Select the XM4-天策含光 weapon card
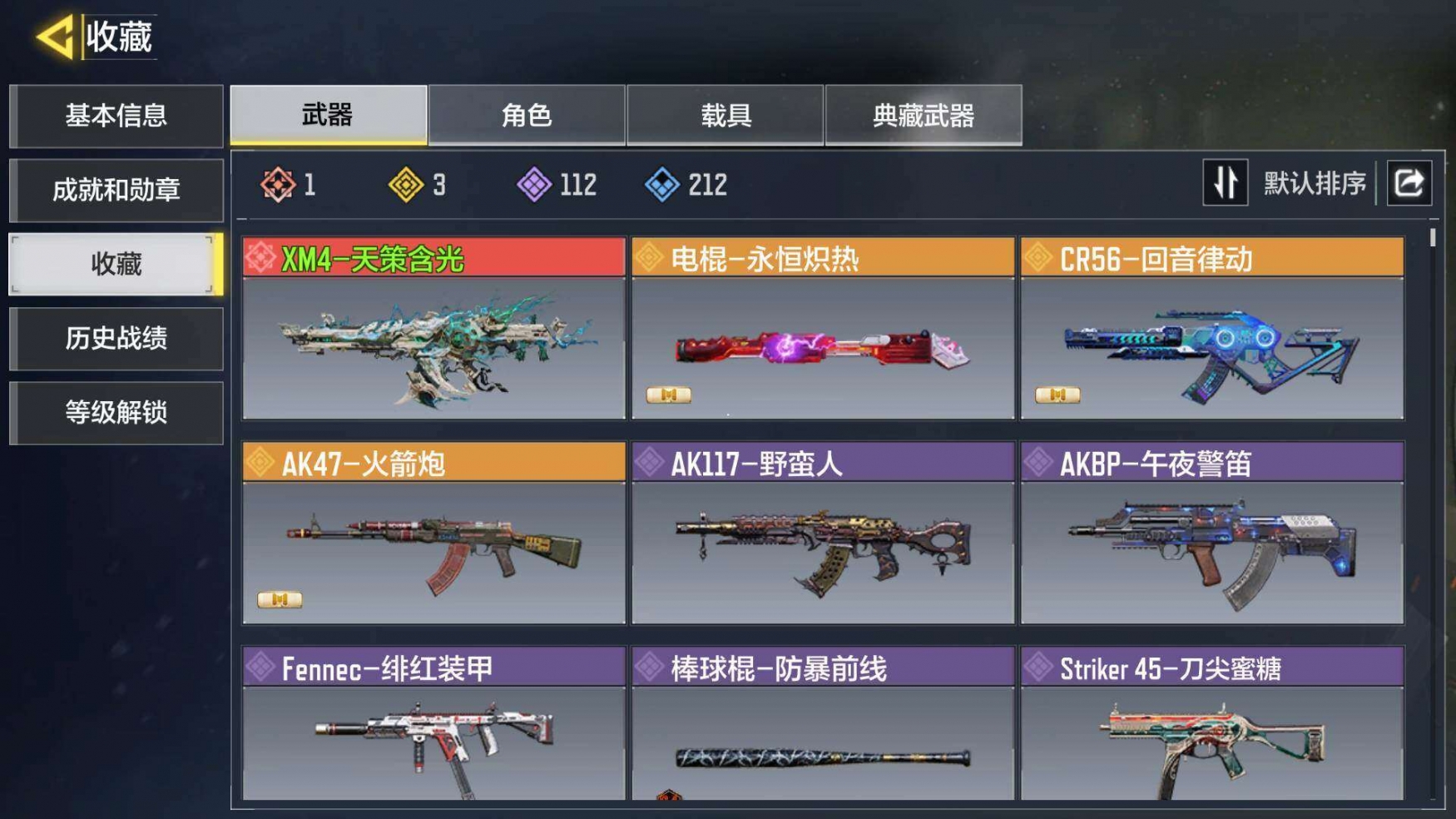The height and width of the screenshot is (819, 1456). tap(433, 328)
